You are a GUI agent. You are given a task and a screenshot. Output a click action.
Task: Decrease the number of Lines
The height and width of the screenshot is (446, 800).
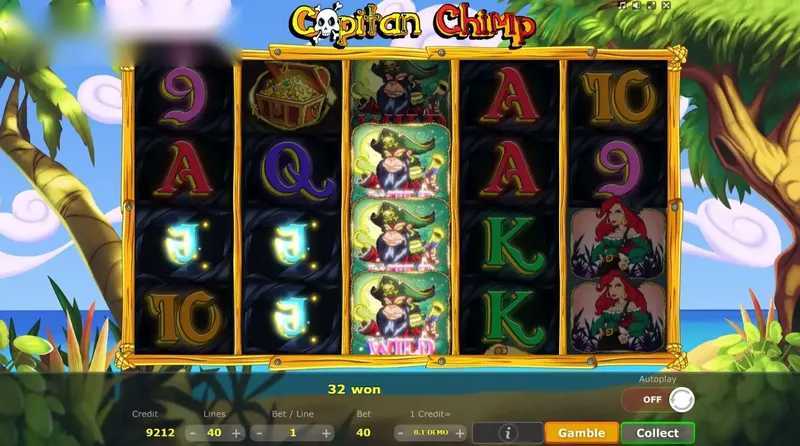[x=190, y=433]
